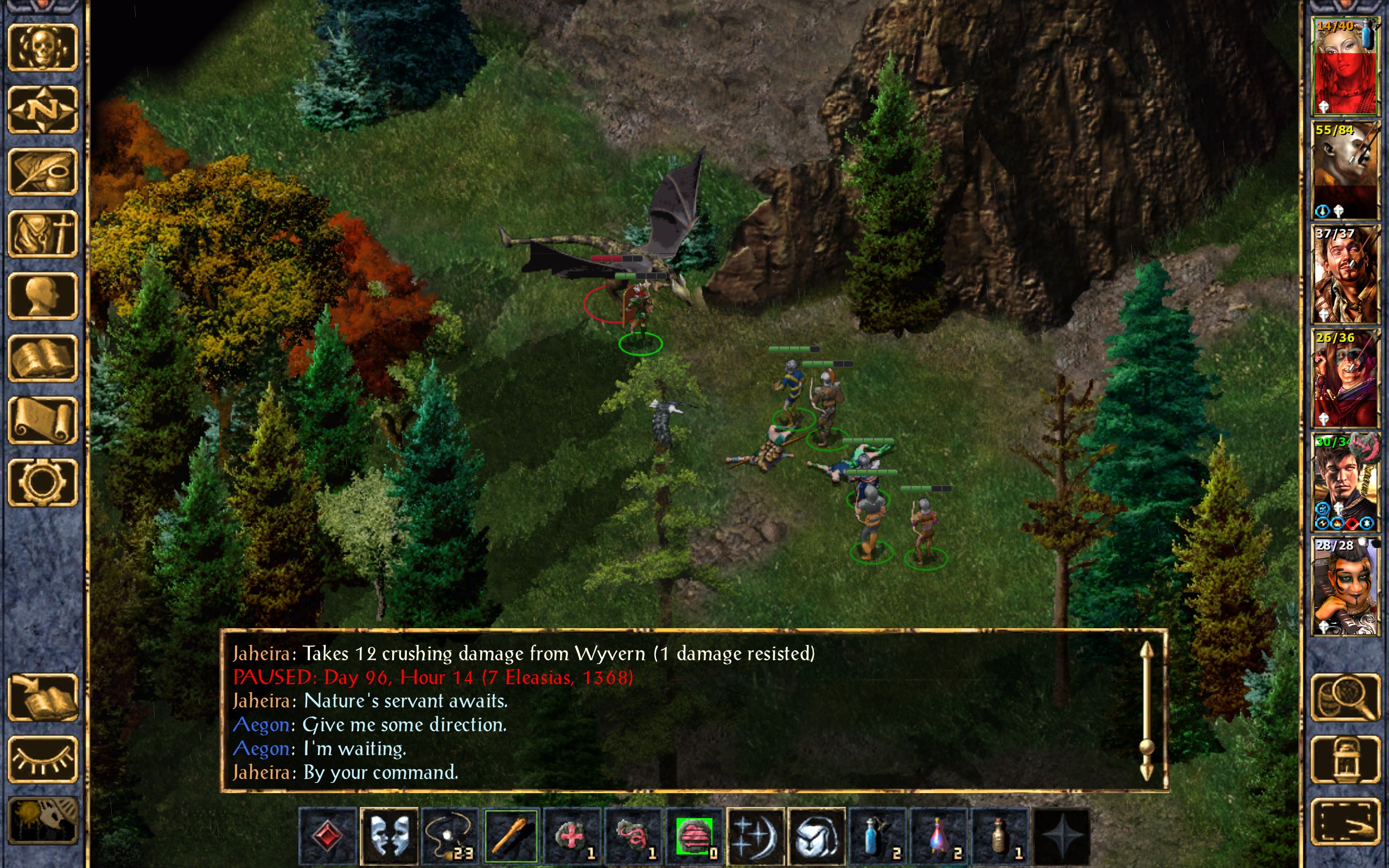
Task: Click the skull return-to-game button
Action: (43, 48)
